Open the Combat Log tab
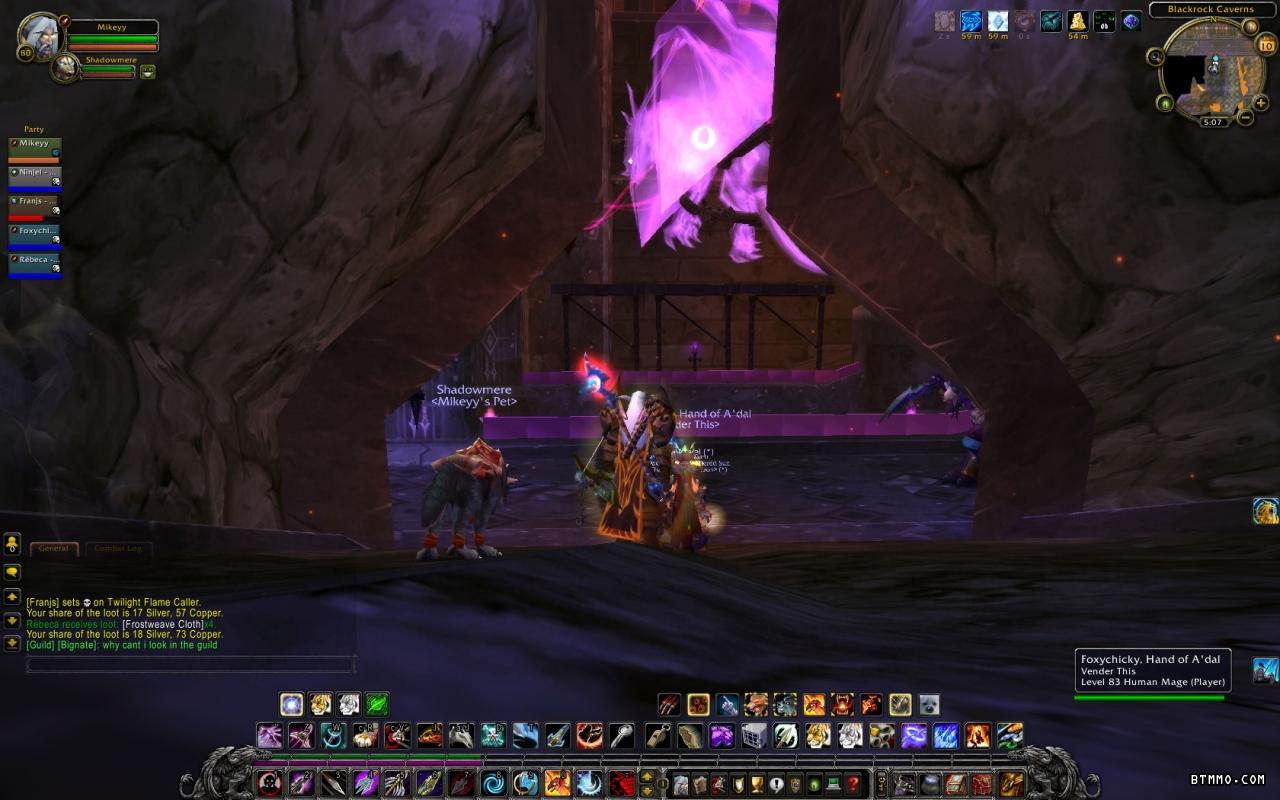Image resolution: width=1280 pixels, height=800 pixels. click(x=118, y=548)
